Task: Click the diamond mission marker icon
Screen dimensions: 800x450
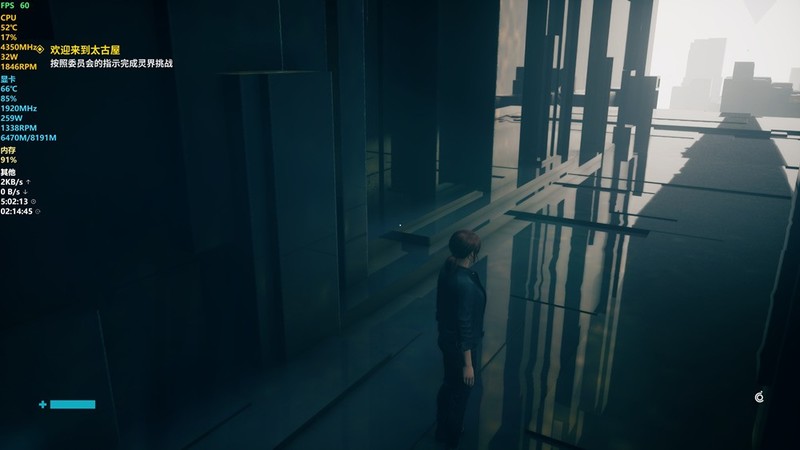Action: click(x=40, y=49)
